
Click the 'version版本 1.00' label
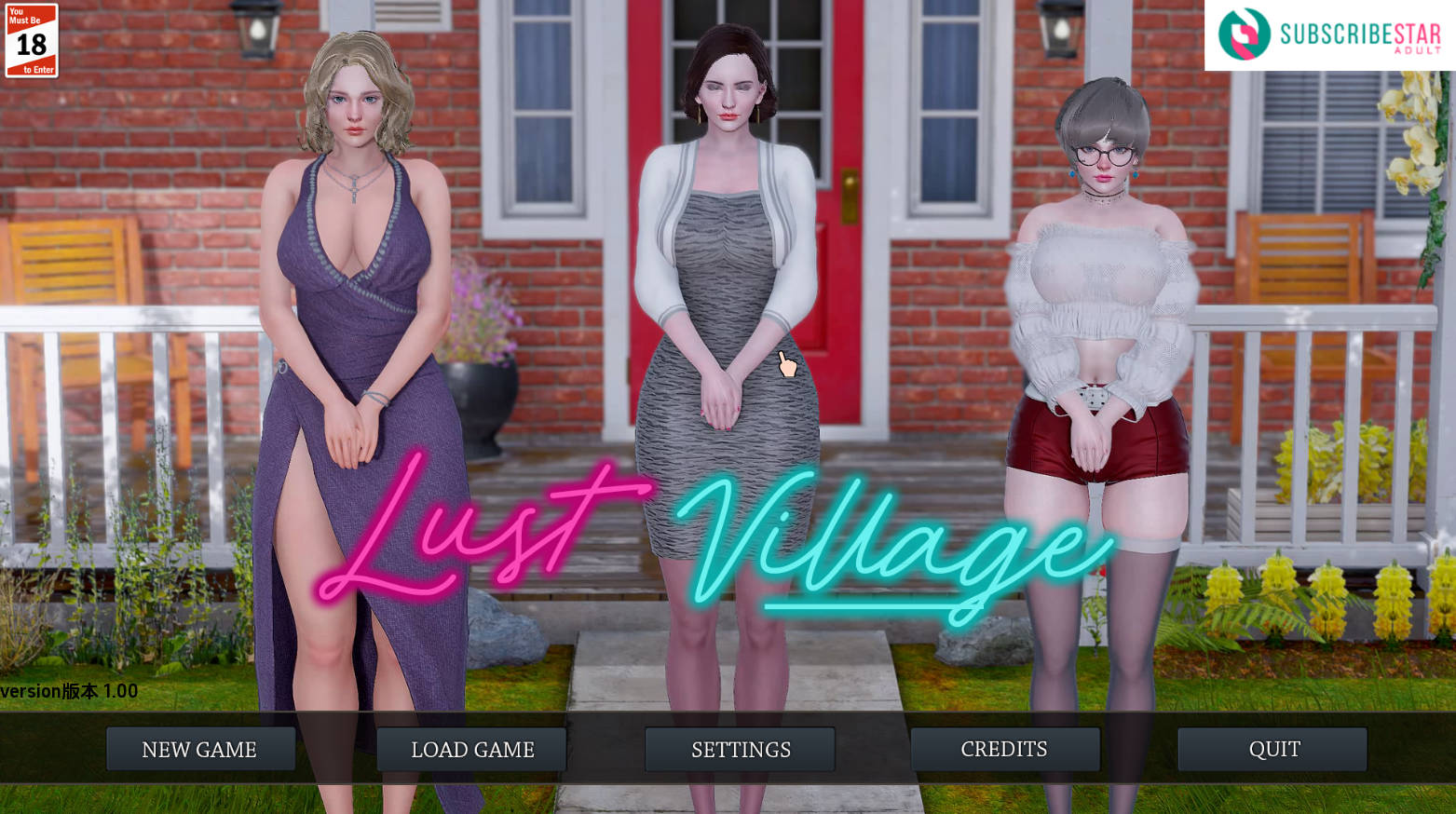tap(68, 691)
